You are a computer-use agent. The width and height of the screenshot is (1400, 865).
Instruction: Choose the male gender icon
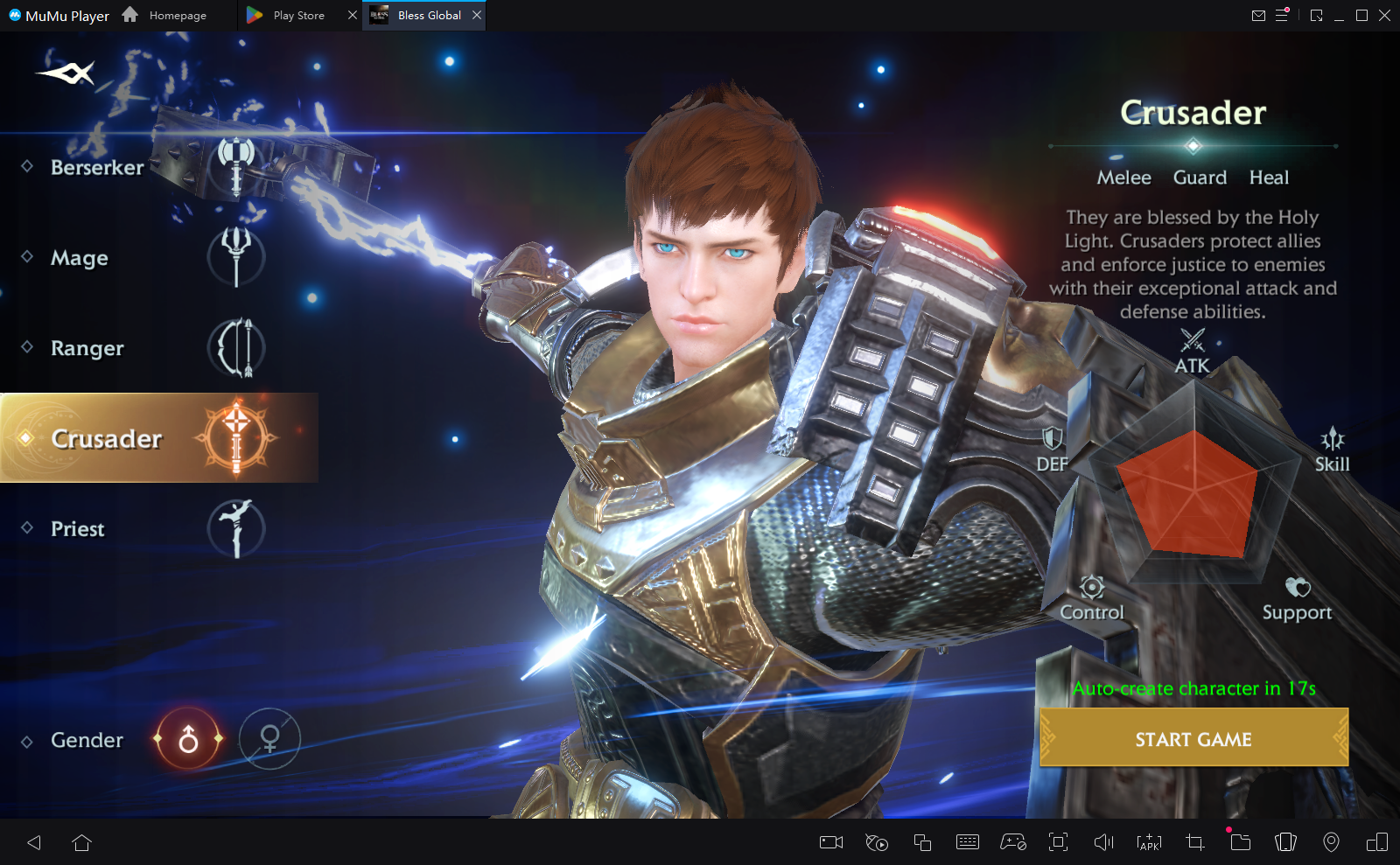pos(188,740)
